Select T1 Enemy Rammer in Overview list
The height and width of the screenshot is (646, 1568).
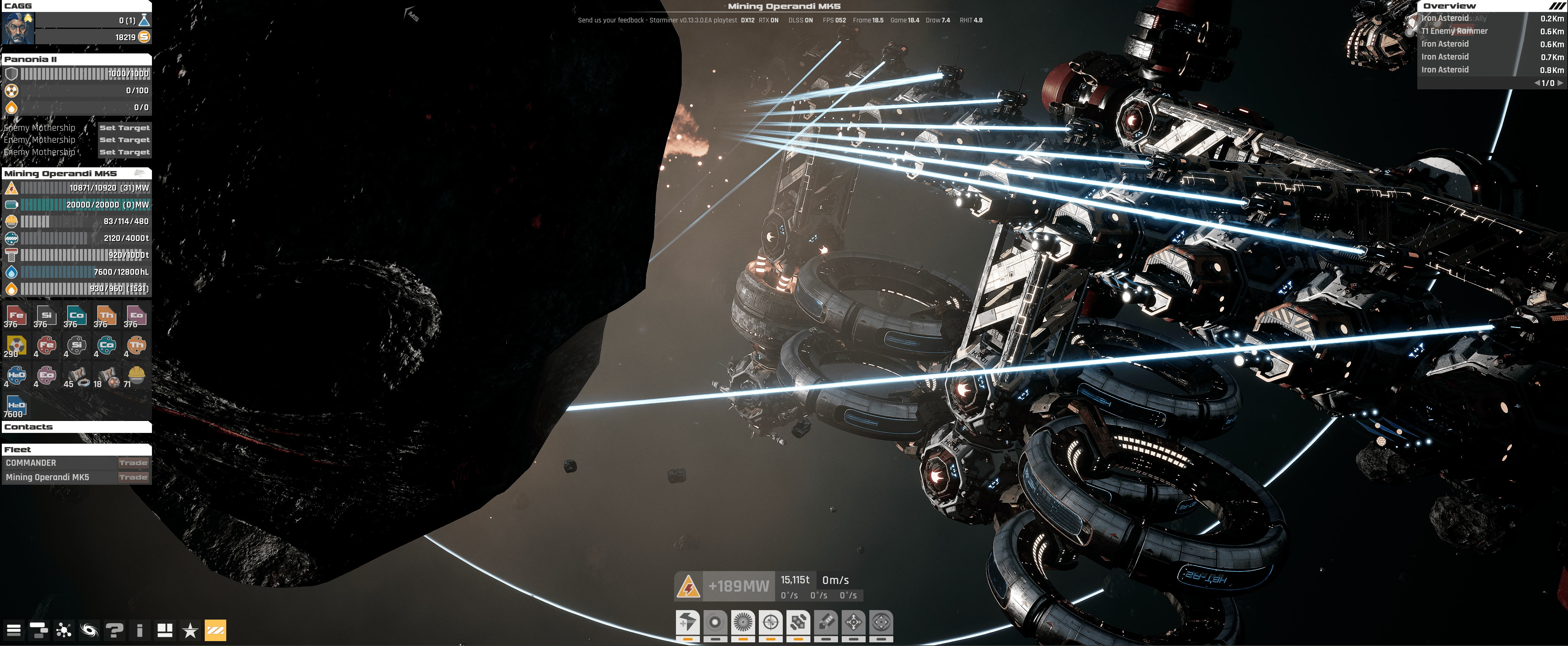pyautogui.click(x=1455, y=31)
